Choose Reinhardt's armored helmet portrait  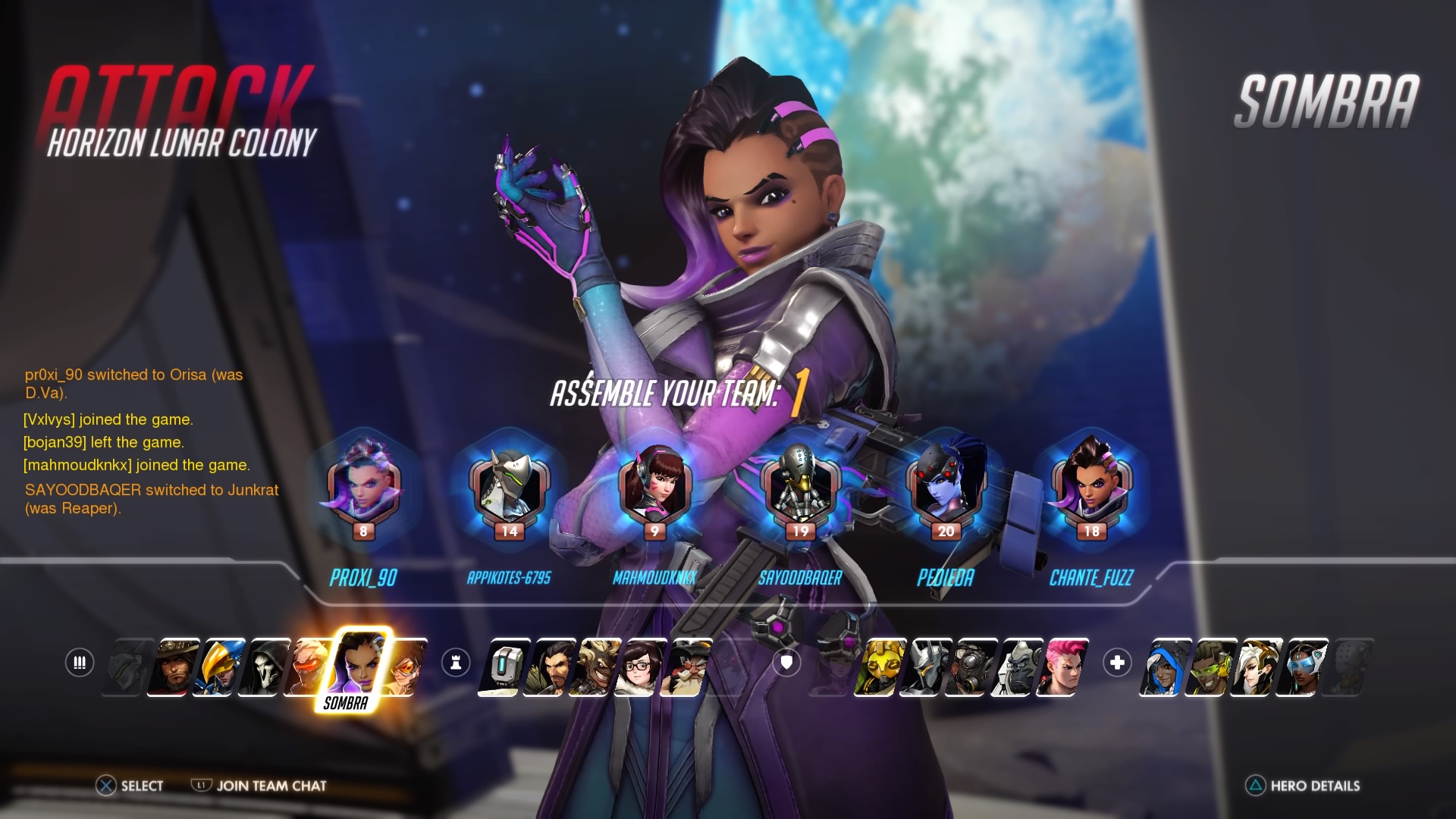pyautogui.click(x=924, y=667)
